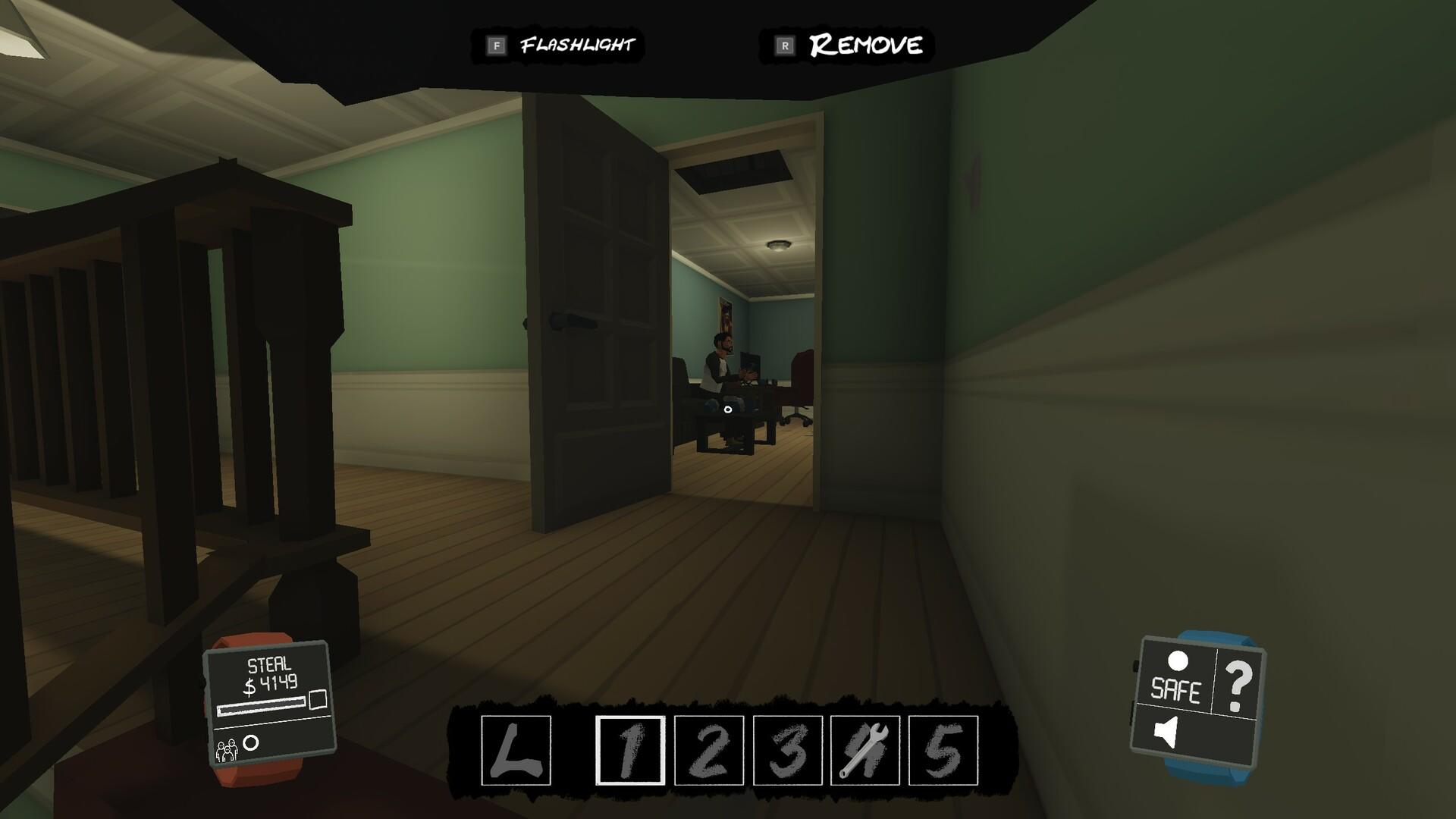Activate the Flashlight label
The height and width of the screenshot is (819, 1456).
click(x=578, y=44)
